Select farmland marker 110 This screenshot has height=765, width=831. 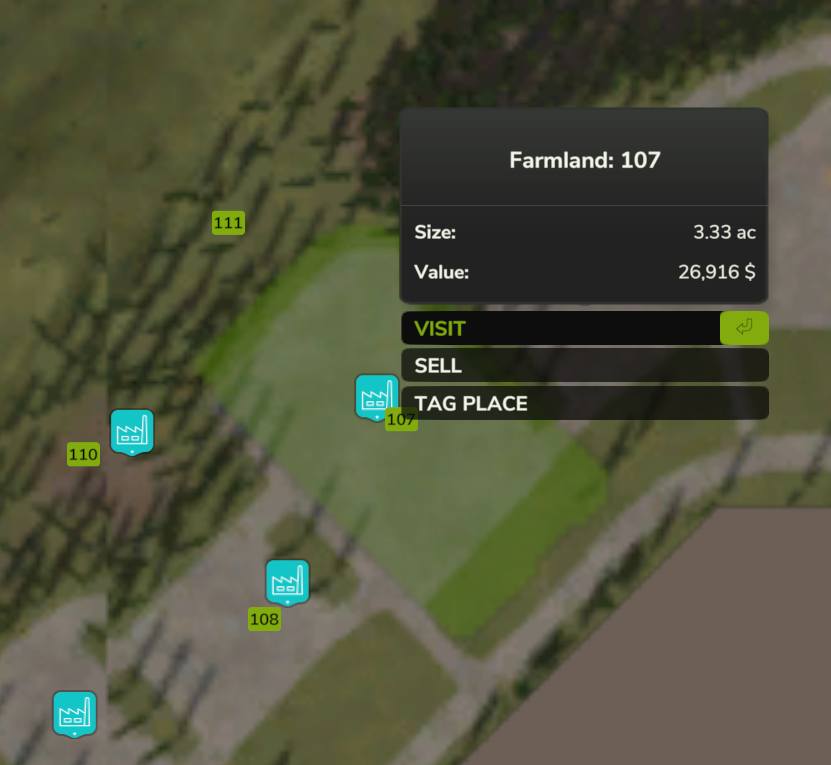[83, 455]
